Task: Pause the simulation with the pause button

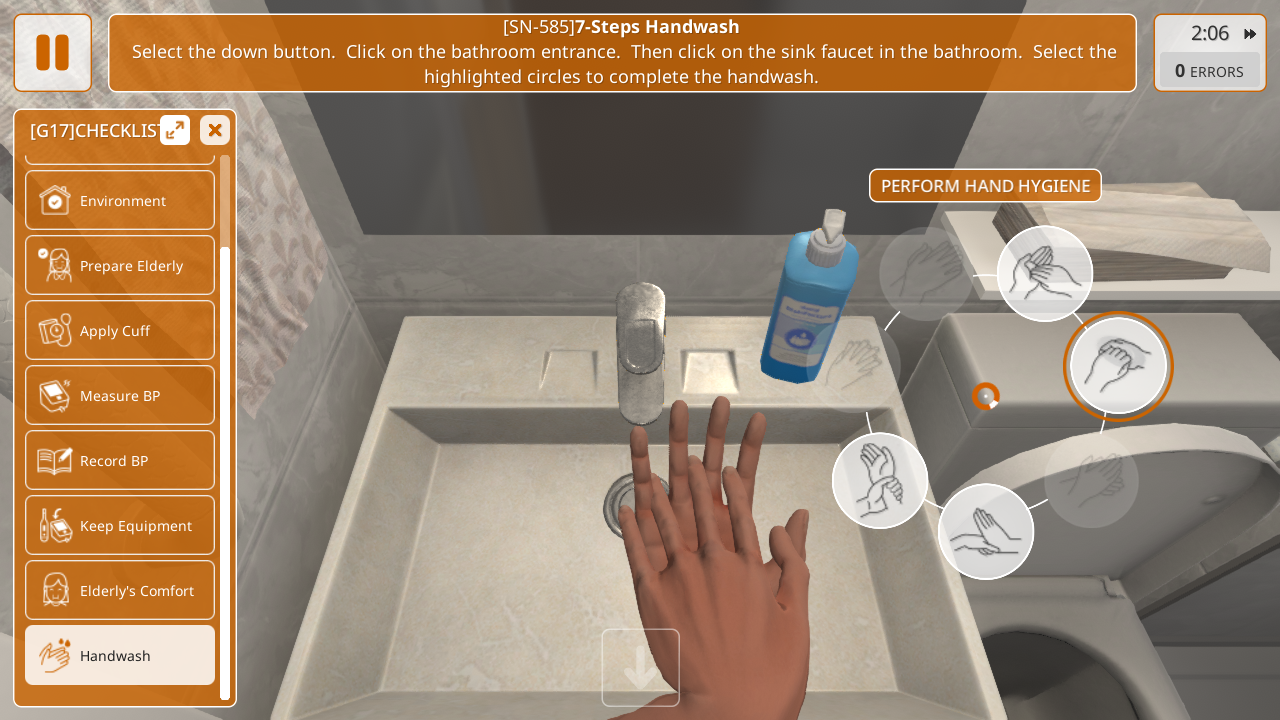Action: [52, 52]
